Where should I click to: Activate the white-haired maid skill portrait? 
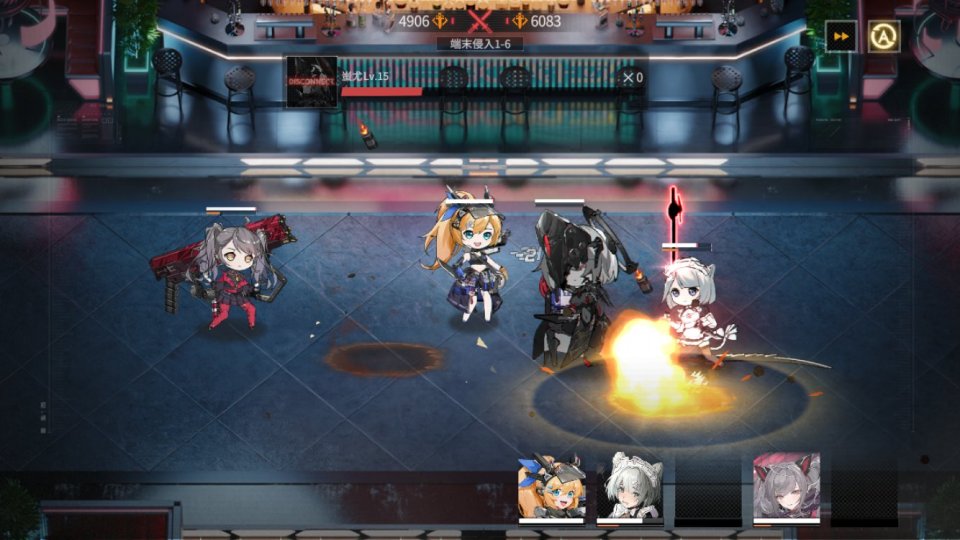click(630, 487)
